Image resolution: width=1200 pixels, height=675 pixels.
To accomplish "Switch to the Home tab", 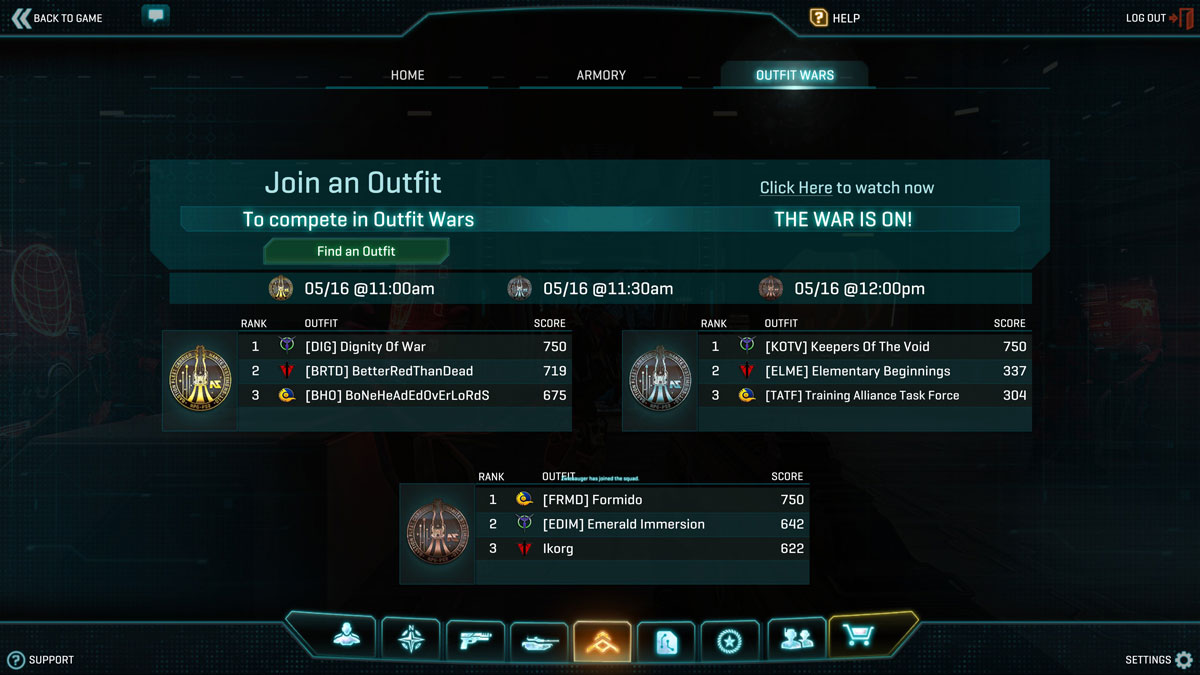I will (x=407, y=75).
